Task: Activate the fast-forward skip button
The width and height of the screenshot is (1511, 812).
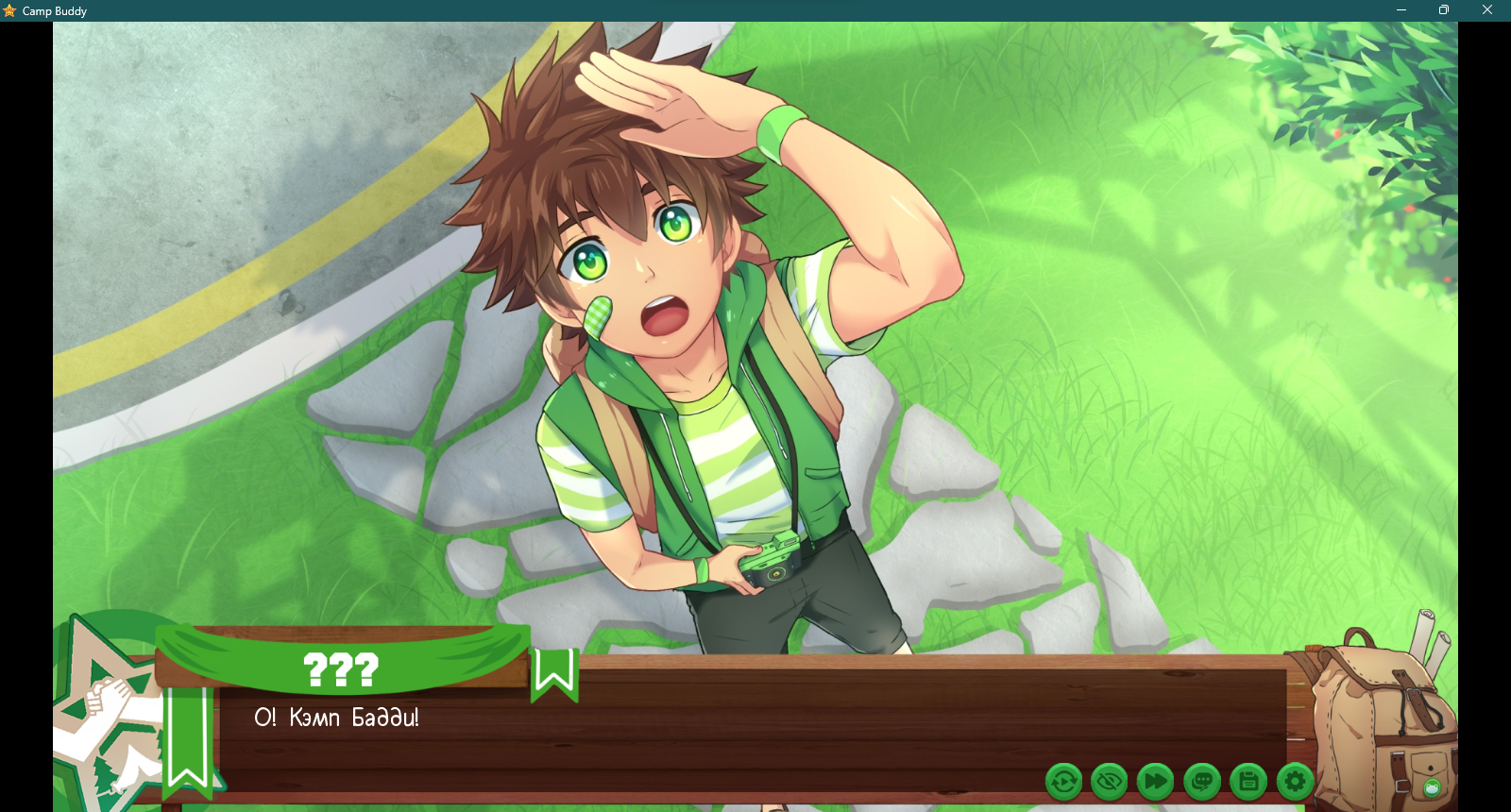Action: pos(1155,782)
